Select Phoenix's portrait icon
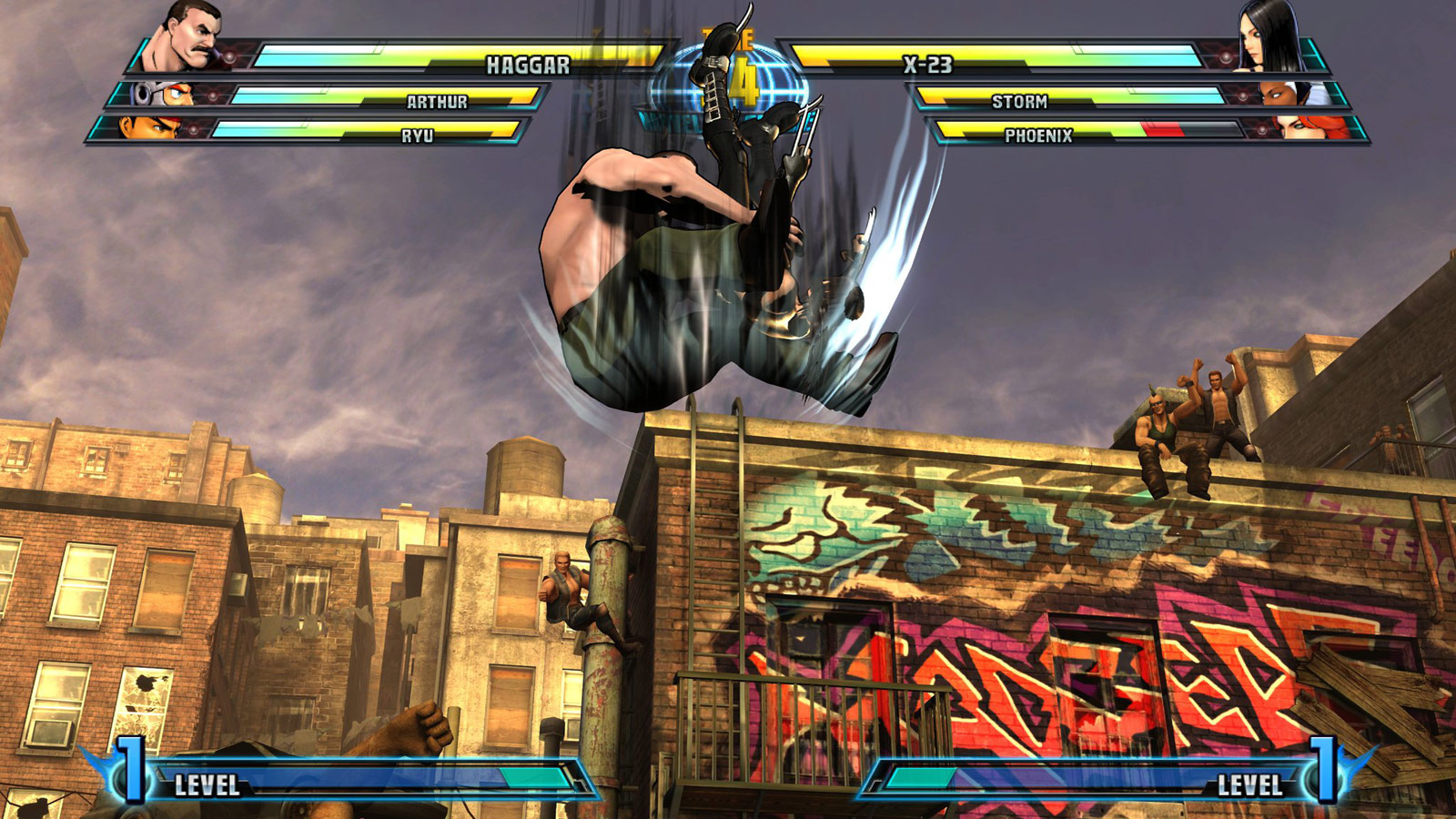This screenshot has height=819, width=1456. pyautogui.click(x=1301, y=132)
